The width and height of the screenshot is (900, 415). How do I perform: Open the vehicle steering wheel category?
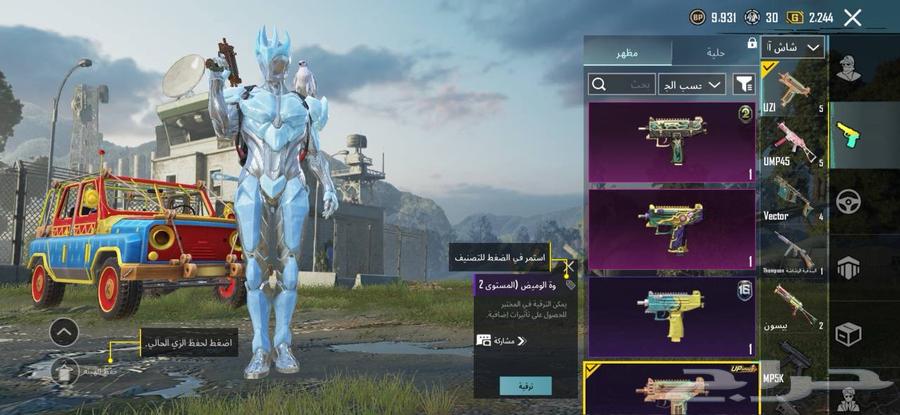pyautogui.click(x=849, y=200)
